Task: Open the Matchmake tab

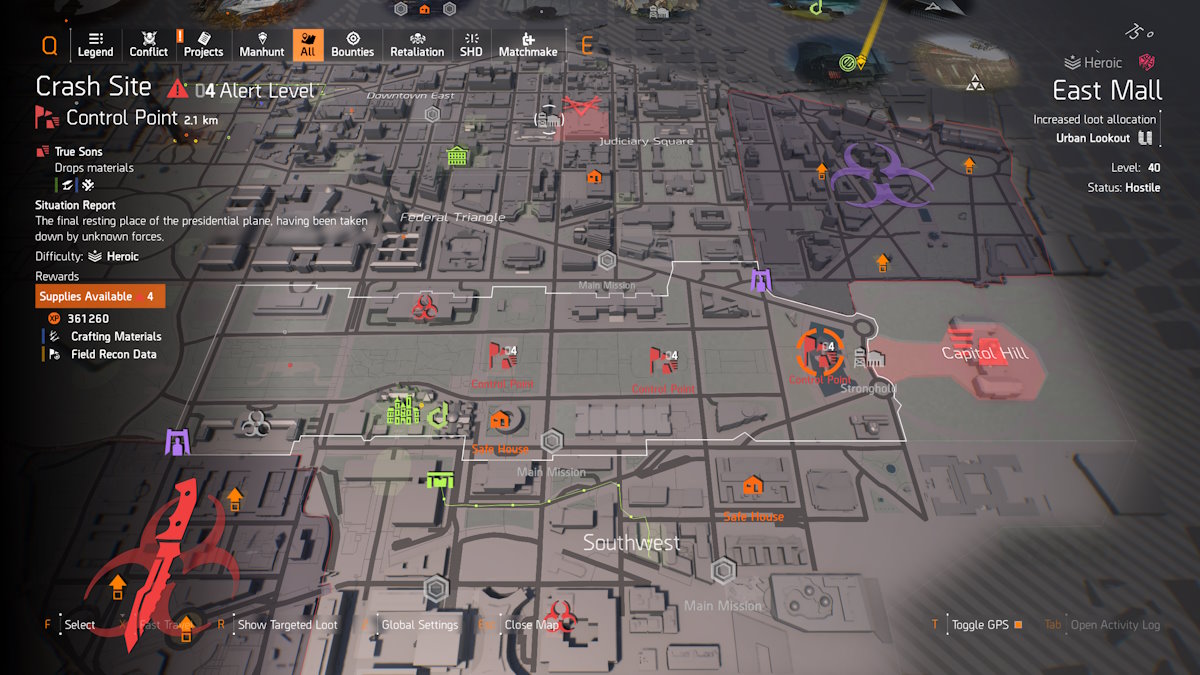Action: [528, 44]
